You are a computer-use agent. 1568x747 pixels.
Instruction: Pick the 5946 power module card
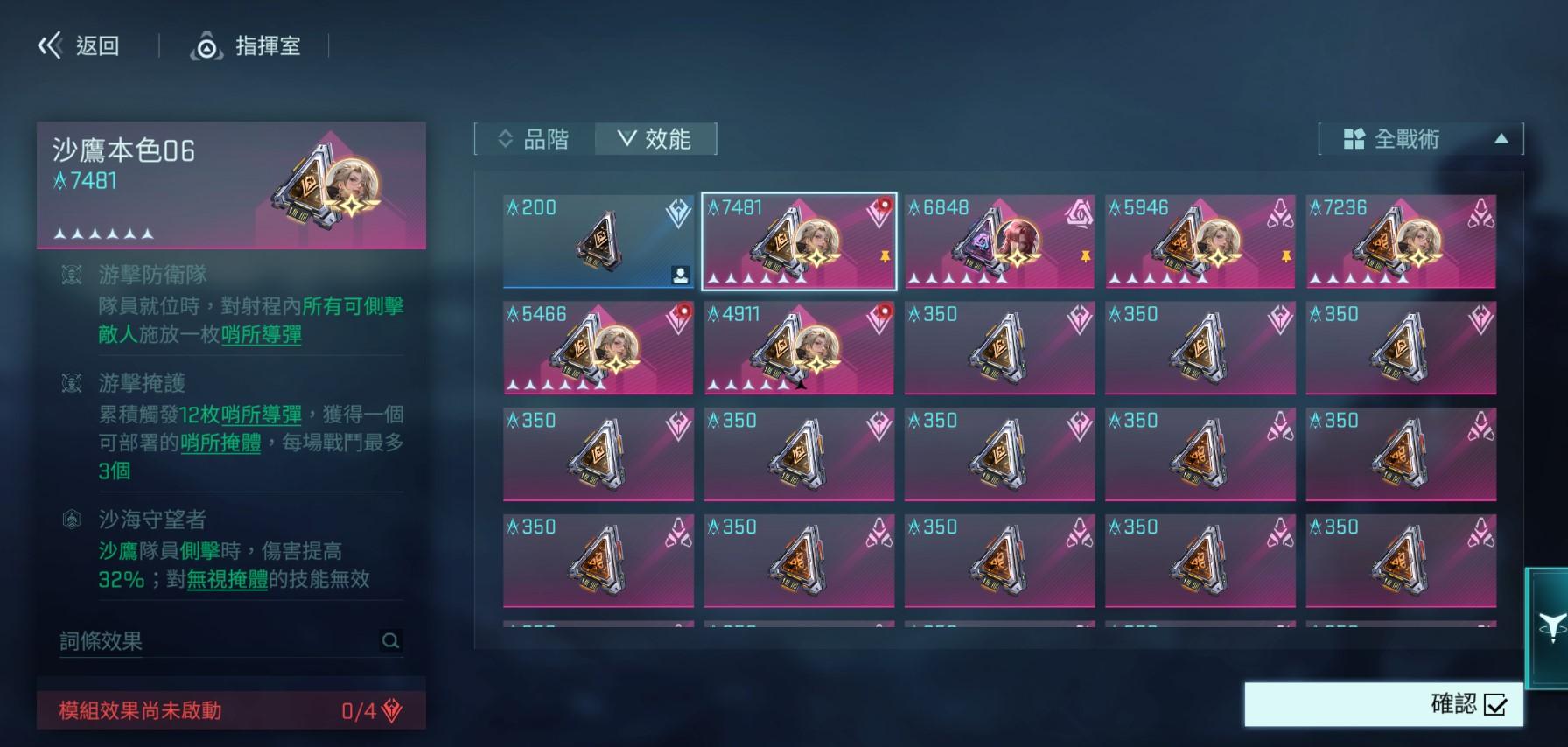[x=1200, y=241]
